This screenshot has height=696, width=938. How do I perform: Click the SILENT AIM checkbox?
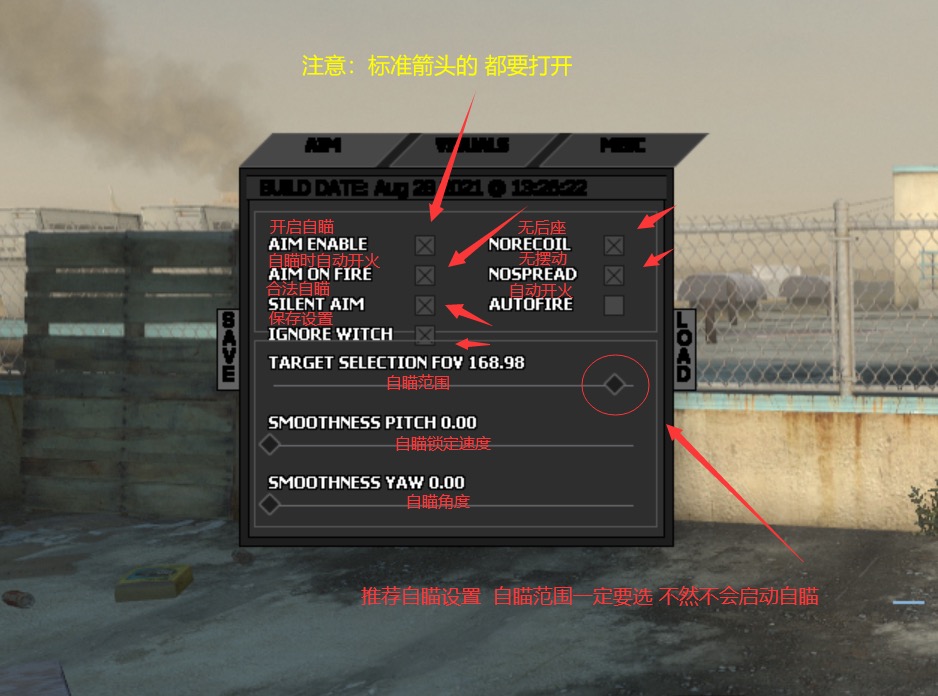(x=425, y=305)
